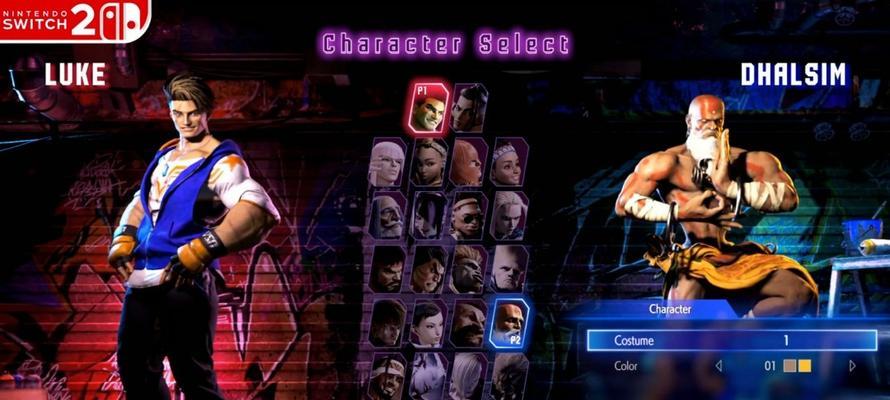Select Dhalsim's portrait marked P2
Viewport: 890px width, 400px height.
[509, 322]
